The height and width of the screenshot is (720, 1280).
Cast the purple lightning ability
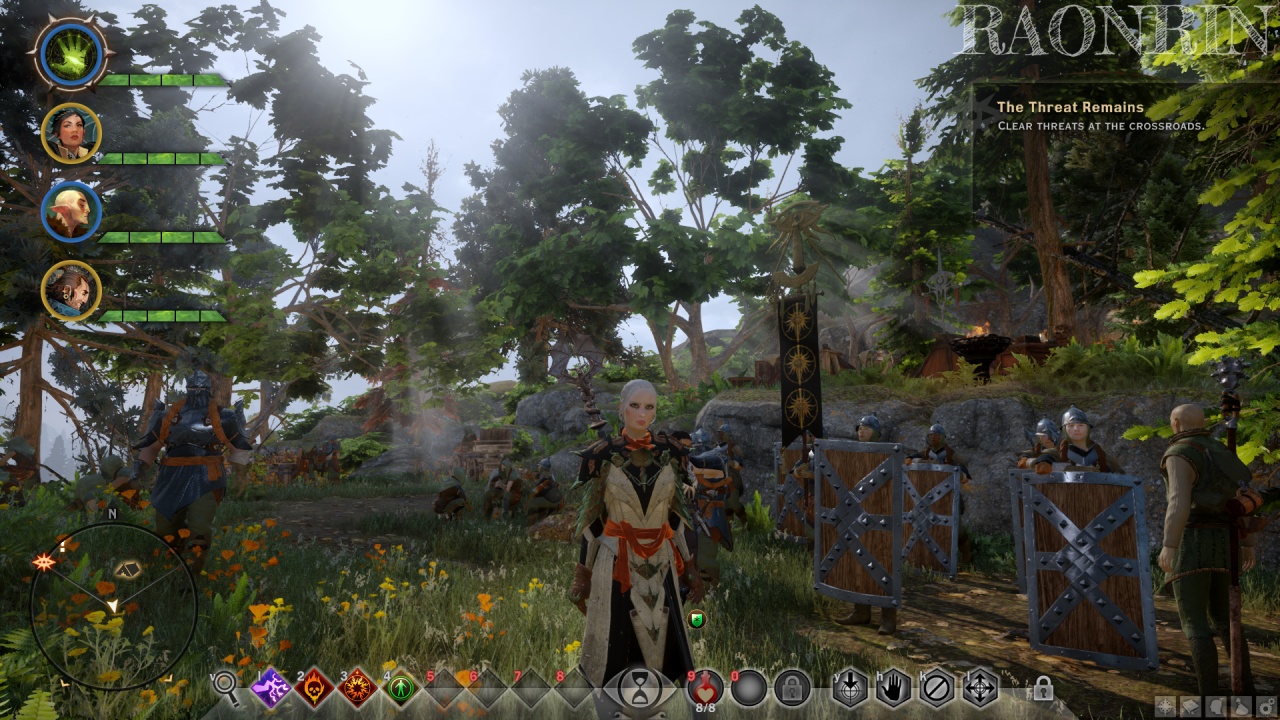270,688
